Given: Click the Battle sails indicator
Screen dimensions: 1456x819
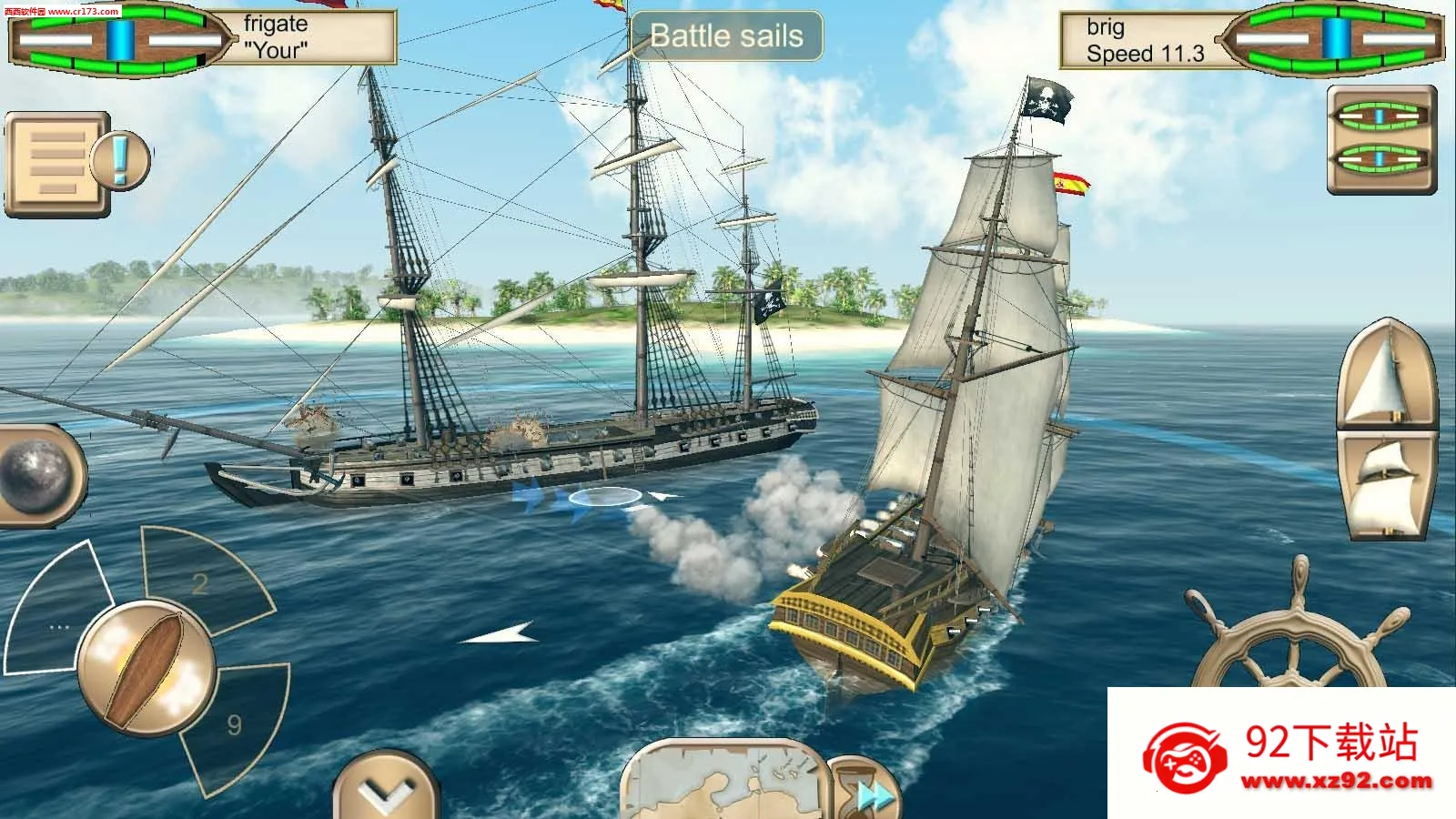Looking at the screenshot, I should point(726,36).
